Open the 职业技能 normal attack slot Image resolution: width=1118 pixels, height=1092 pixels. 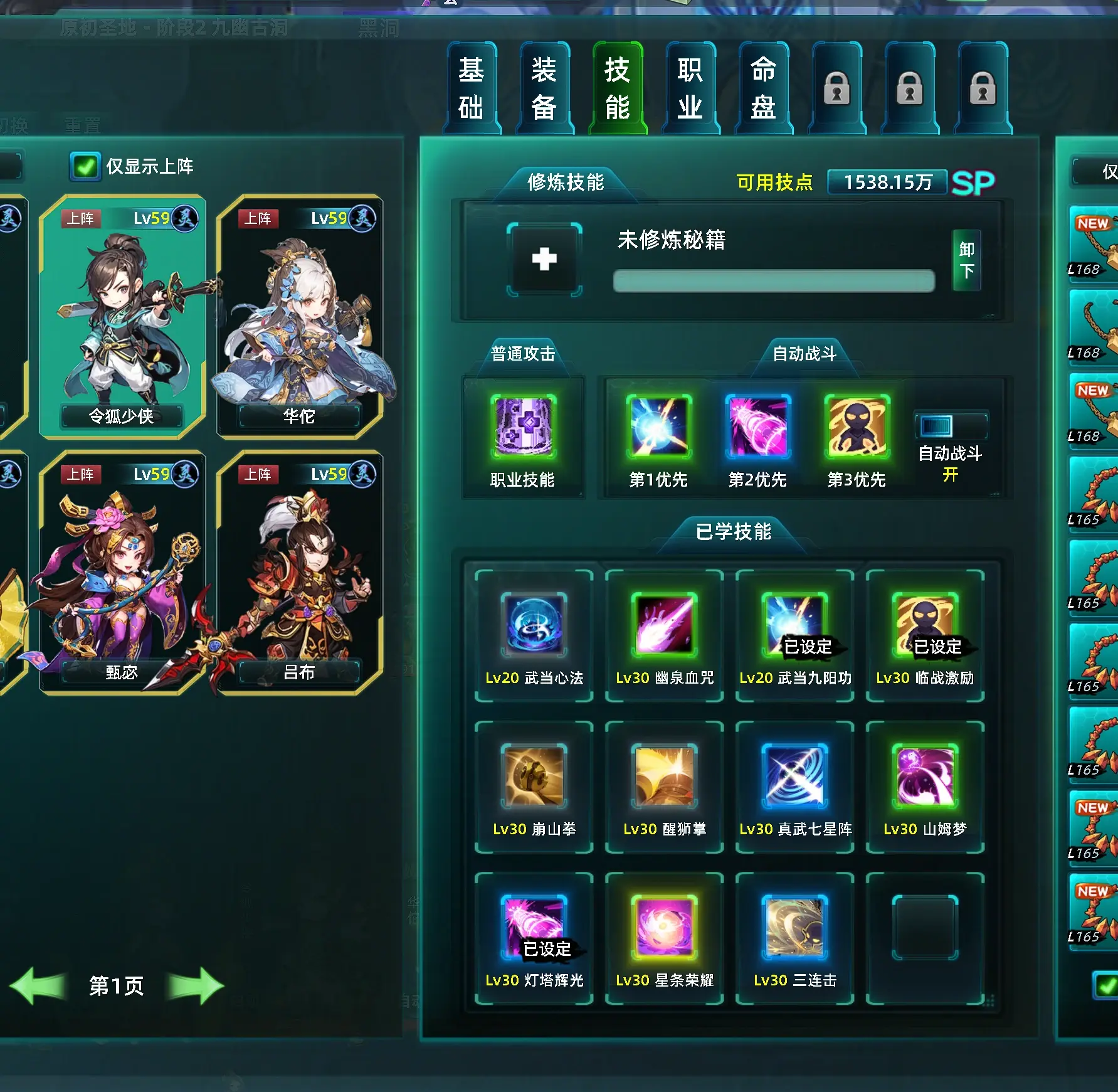tap(523, 427)
